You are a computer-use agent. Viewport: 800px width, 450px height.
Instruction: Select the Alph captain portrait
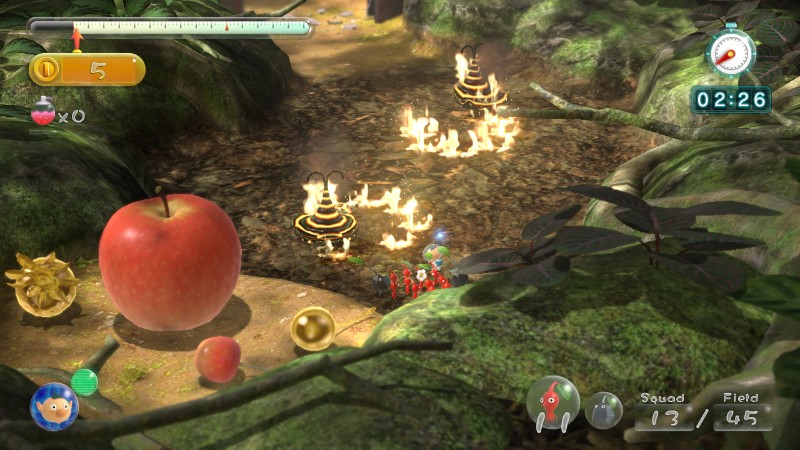point(53,406)
